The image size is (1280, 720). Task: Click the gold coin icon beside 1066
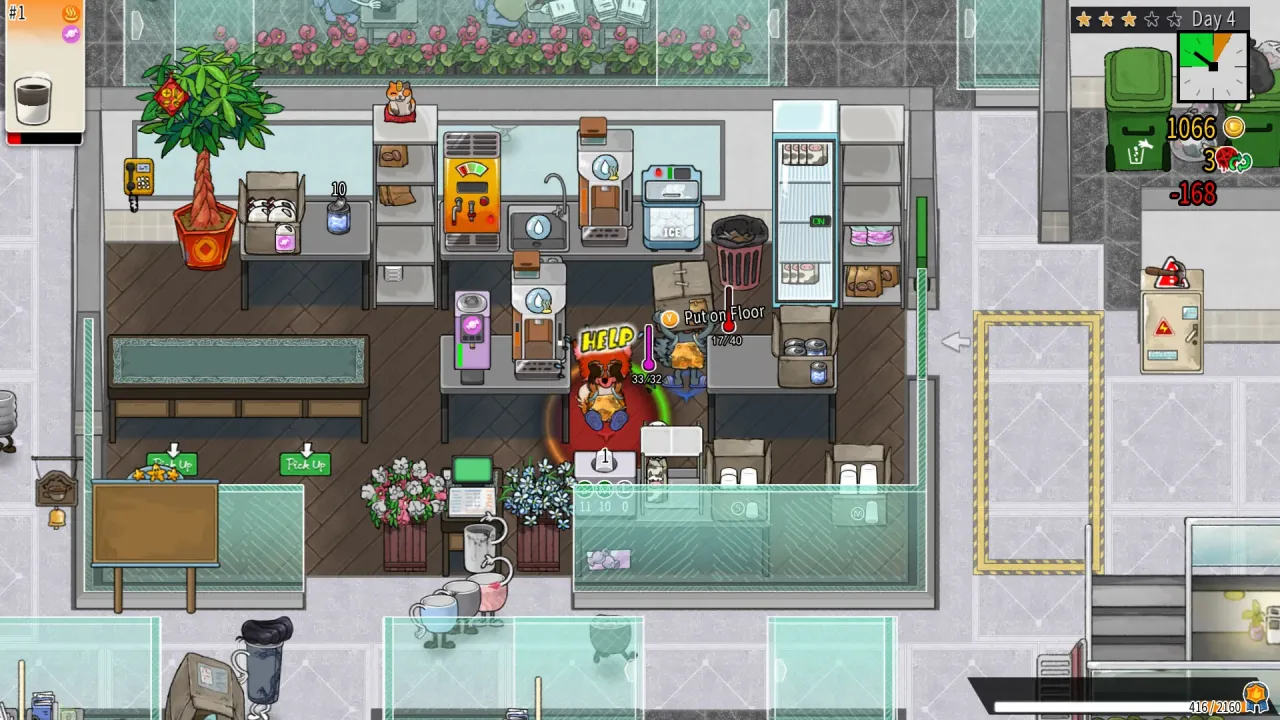click(1232, 128)
